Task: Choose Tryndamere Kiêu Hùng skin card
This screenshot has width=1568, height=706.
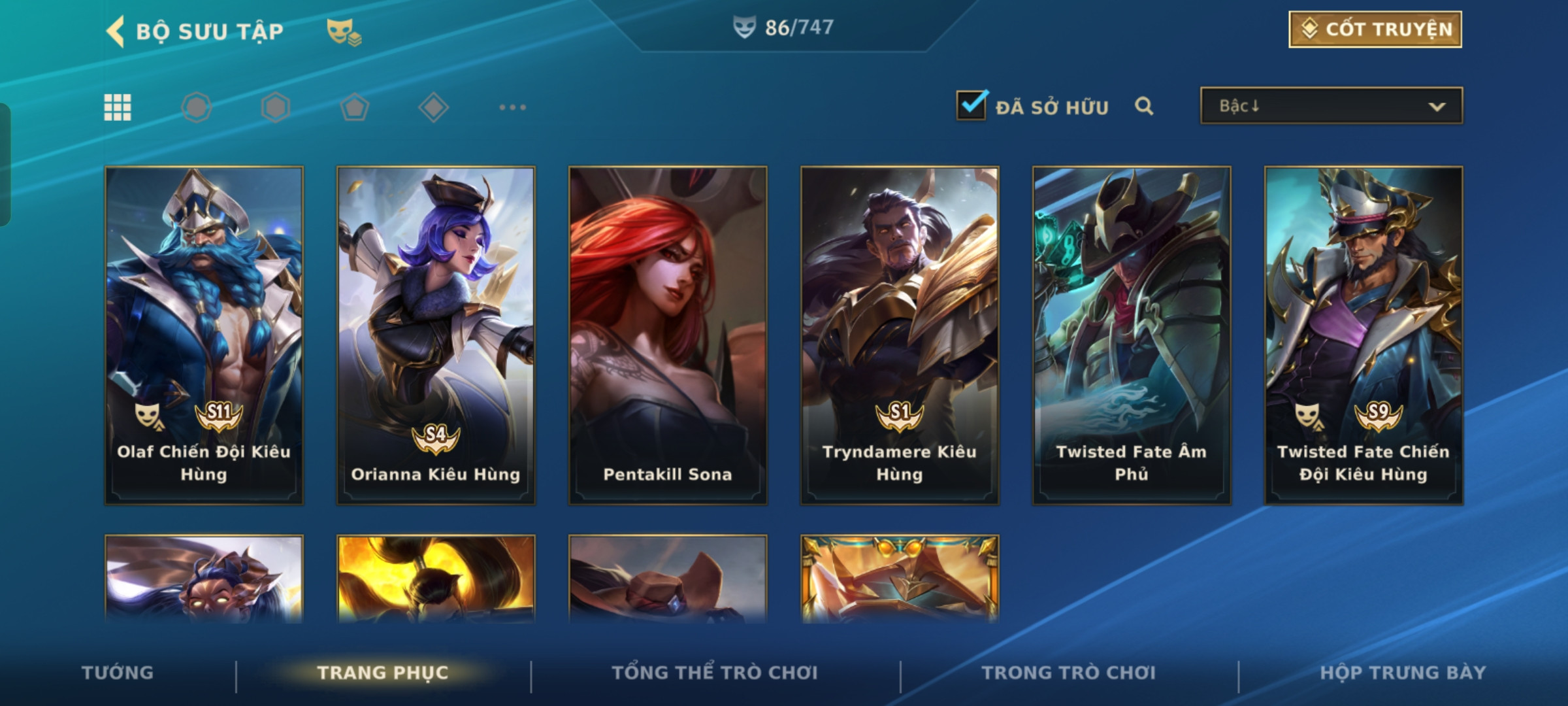Action: click(x=900, y=335)
